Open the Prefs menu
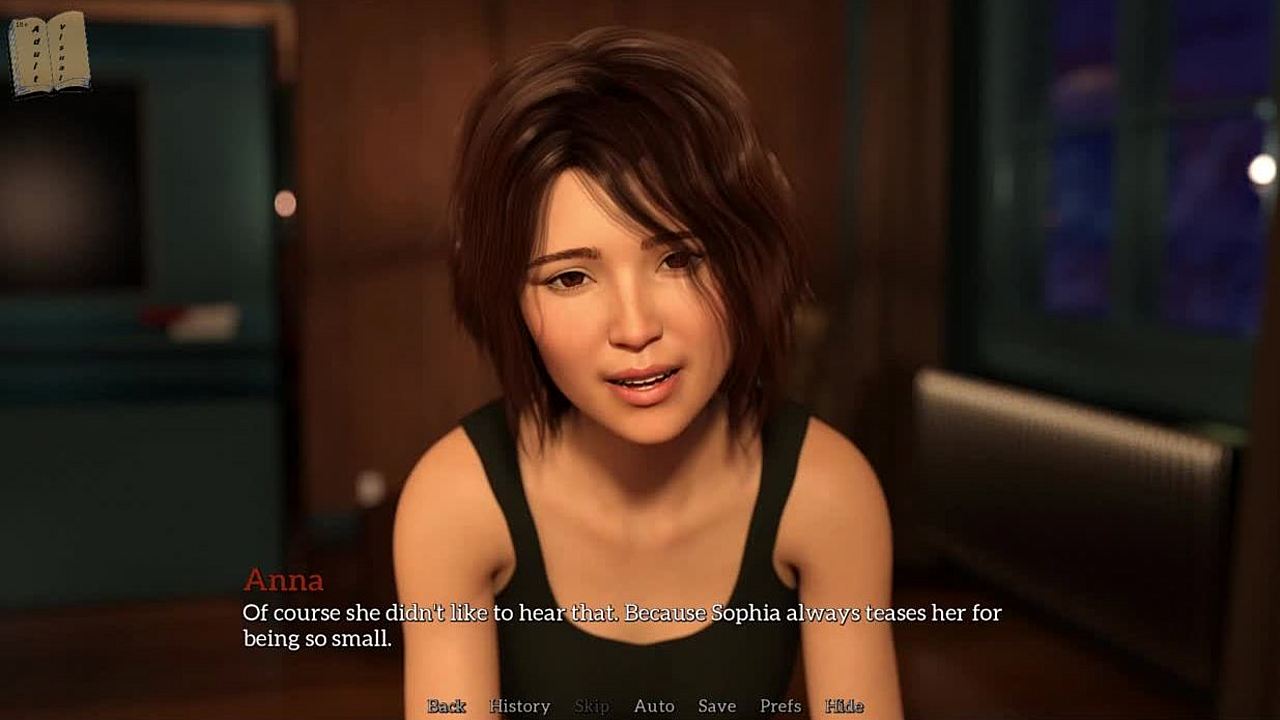Image resolution: width=1280 pixels, height=720 pixels. click(x=780, y=706)
